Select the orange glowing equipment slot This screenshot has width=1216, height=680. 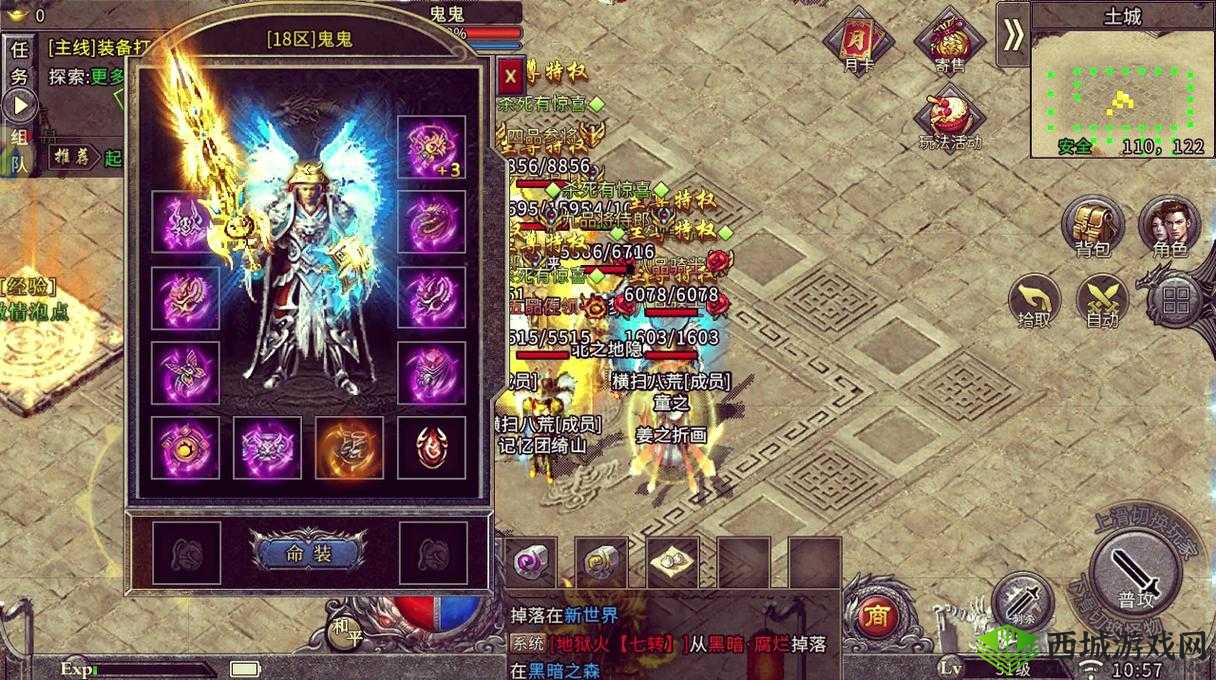349,446
